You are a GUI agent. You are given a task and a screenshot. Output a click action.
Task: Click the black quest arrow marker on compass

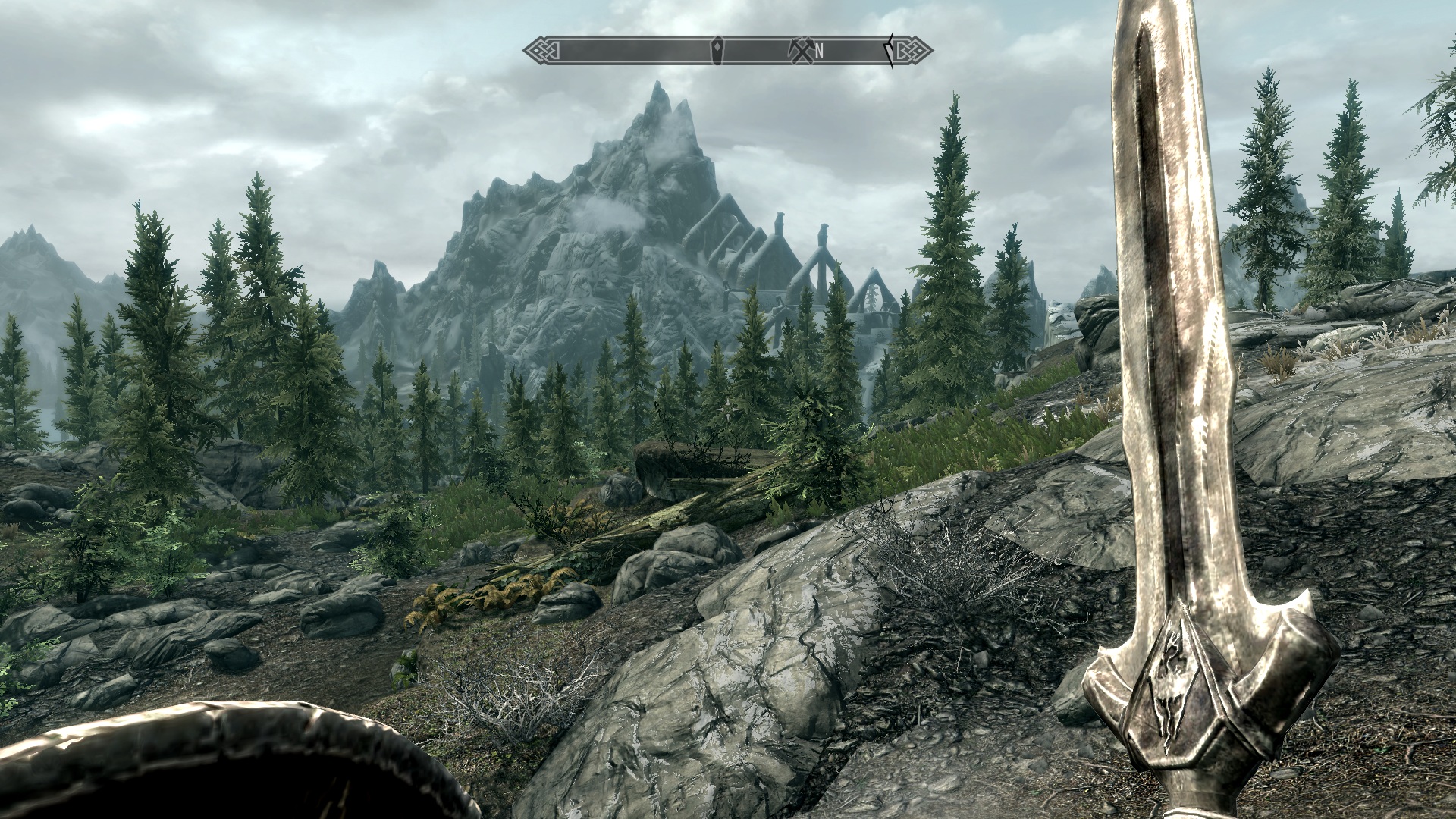[892, 50]
